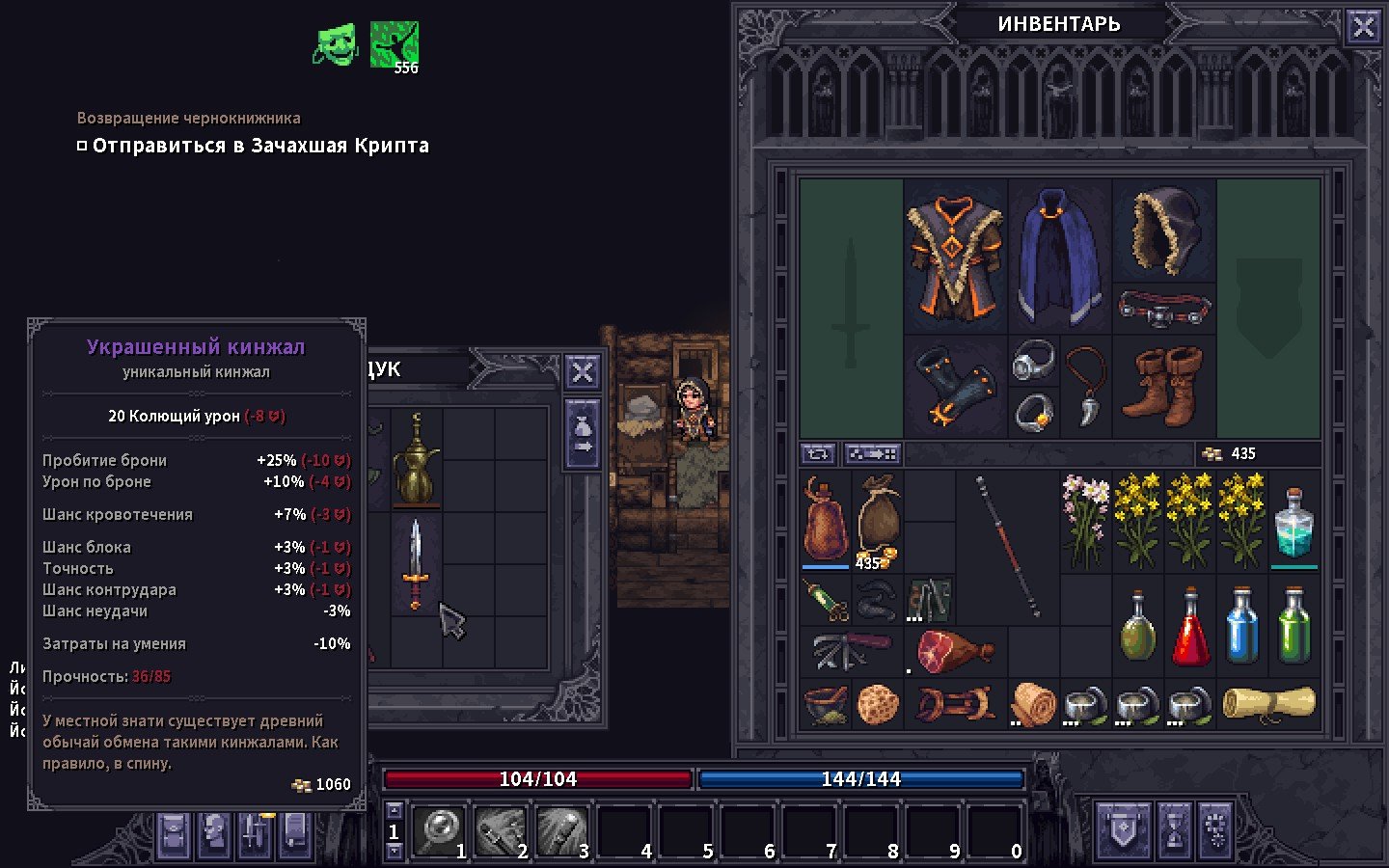Activate the first hotbar skill
This screenshot has height=868, width=1389.
coord(440,829)
